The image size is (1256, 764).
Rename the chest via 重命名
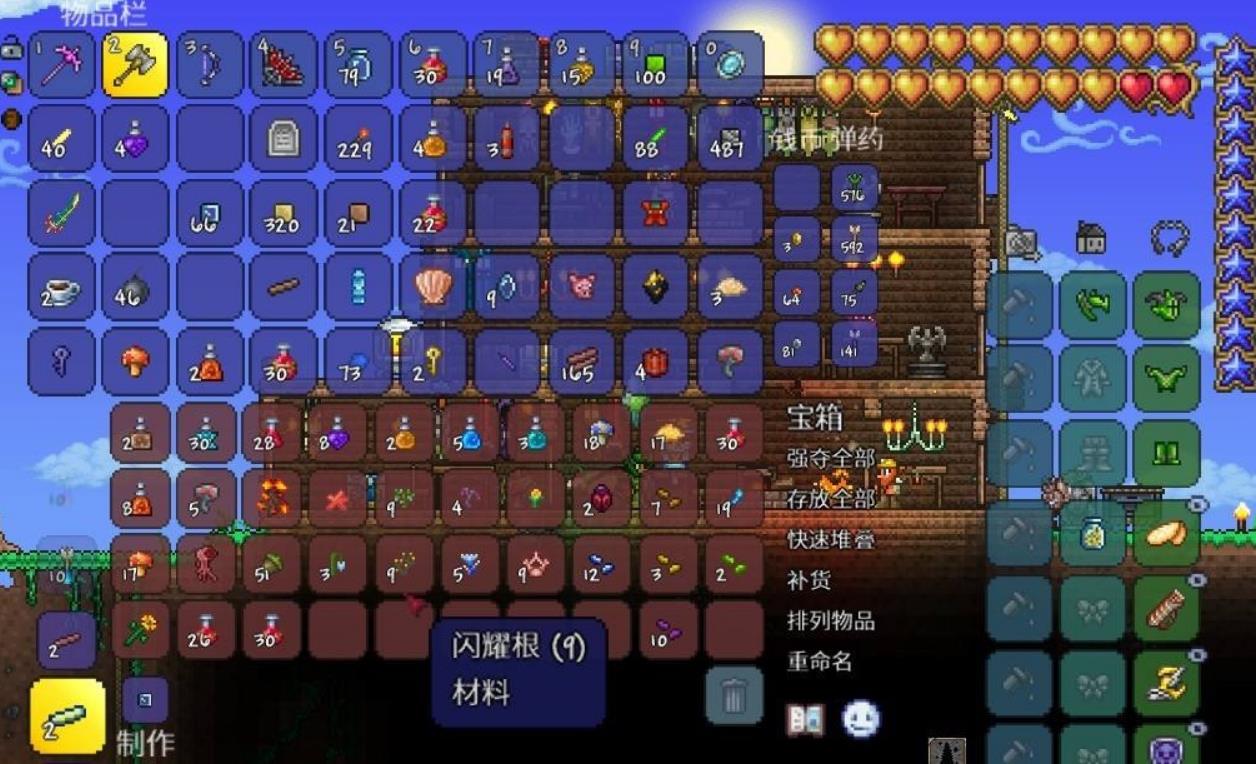820,661
